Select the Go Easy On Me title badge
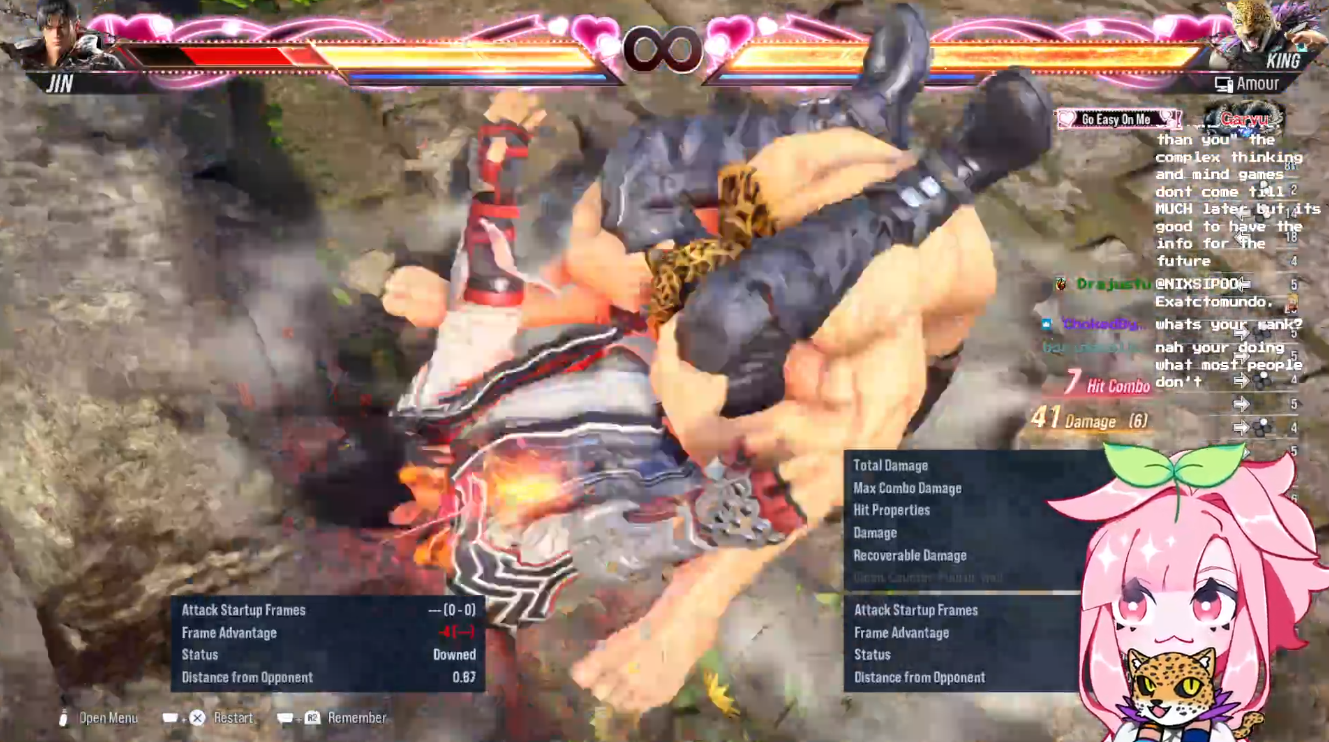Viewport: 1329px width, 742px height. 1117,119
